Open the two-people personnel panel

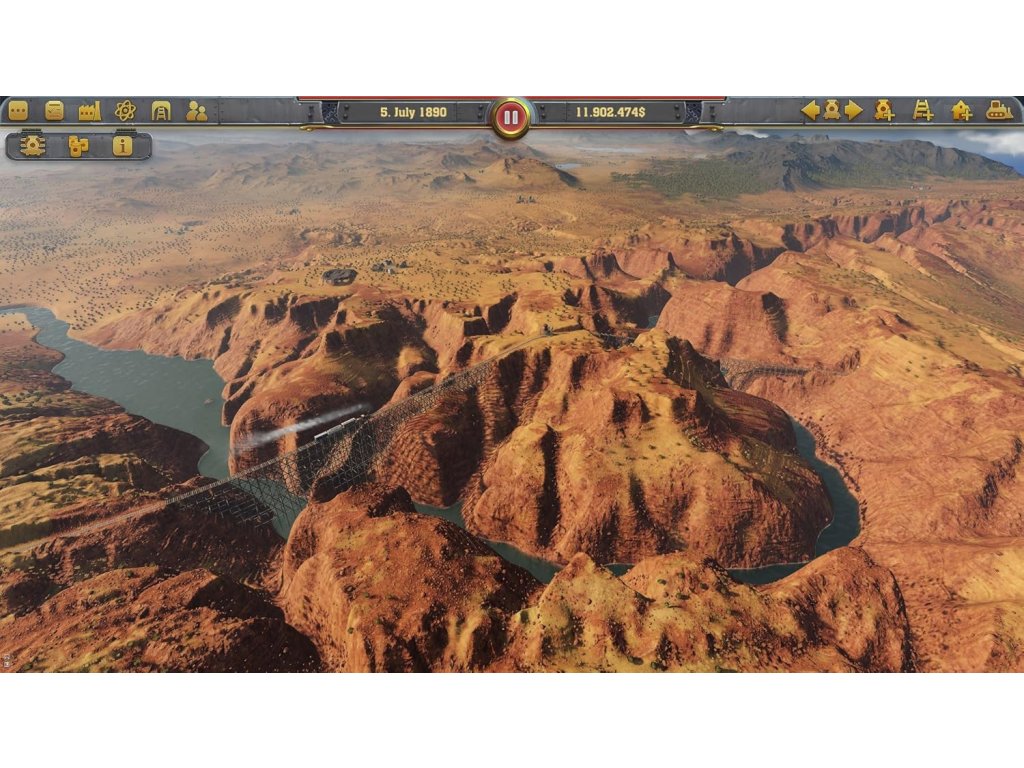point(196,111)
